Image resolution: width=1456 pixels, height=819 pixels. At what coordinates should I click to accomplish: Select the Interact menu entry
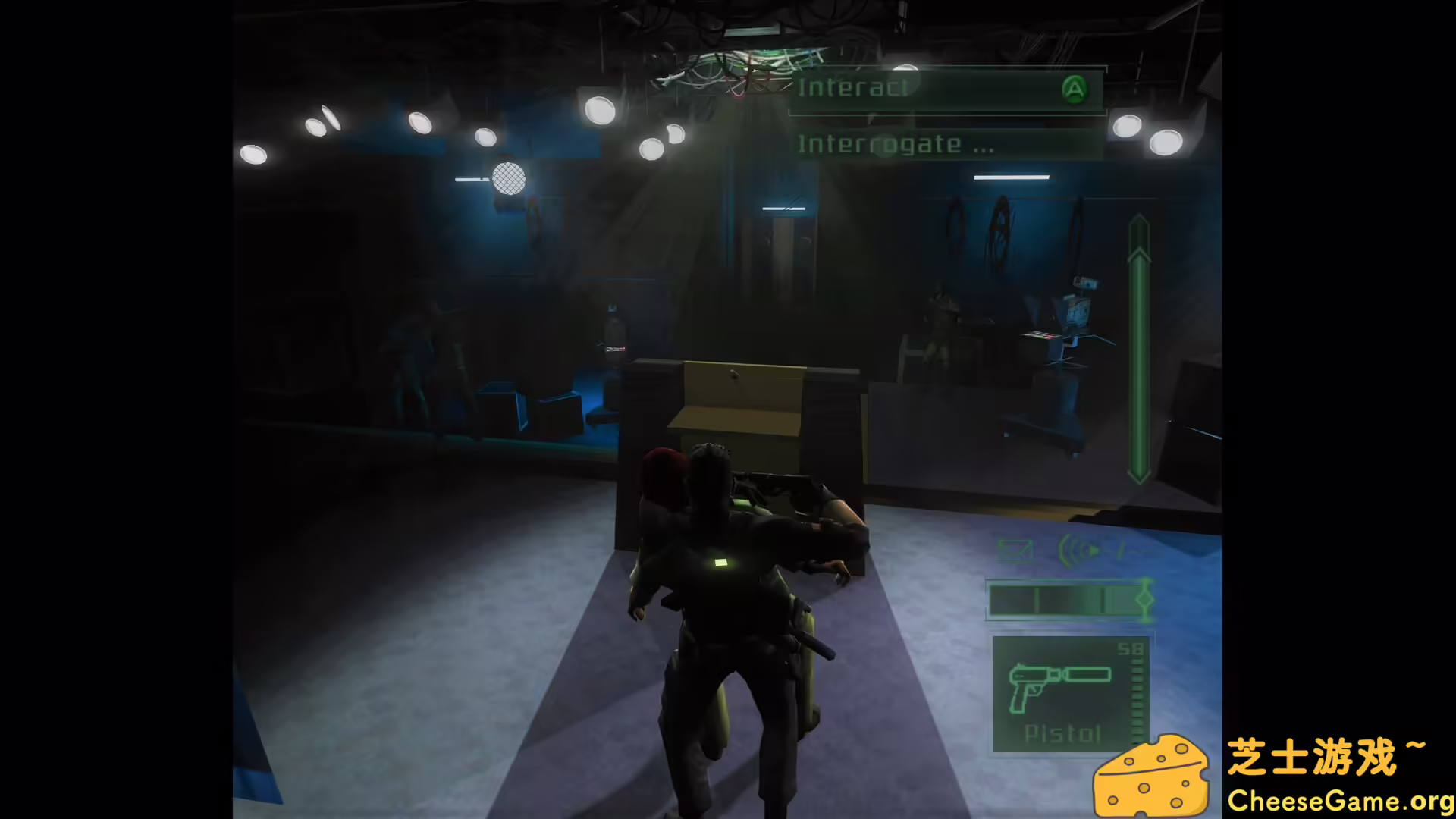[853, 87]
